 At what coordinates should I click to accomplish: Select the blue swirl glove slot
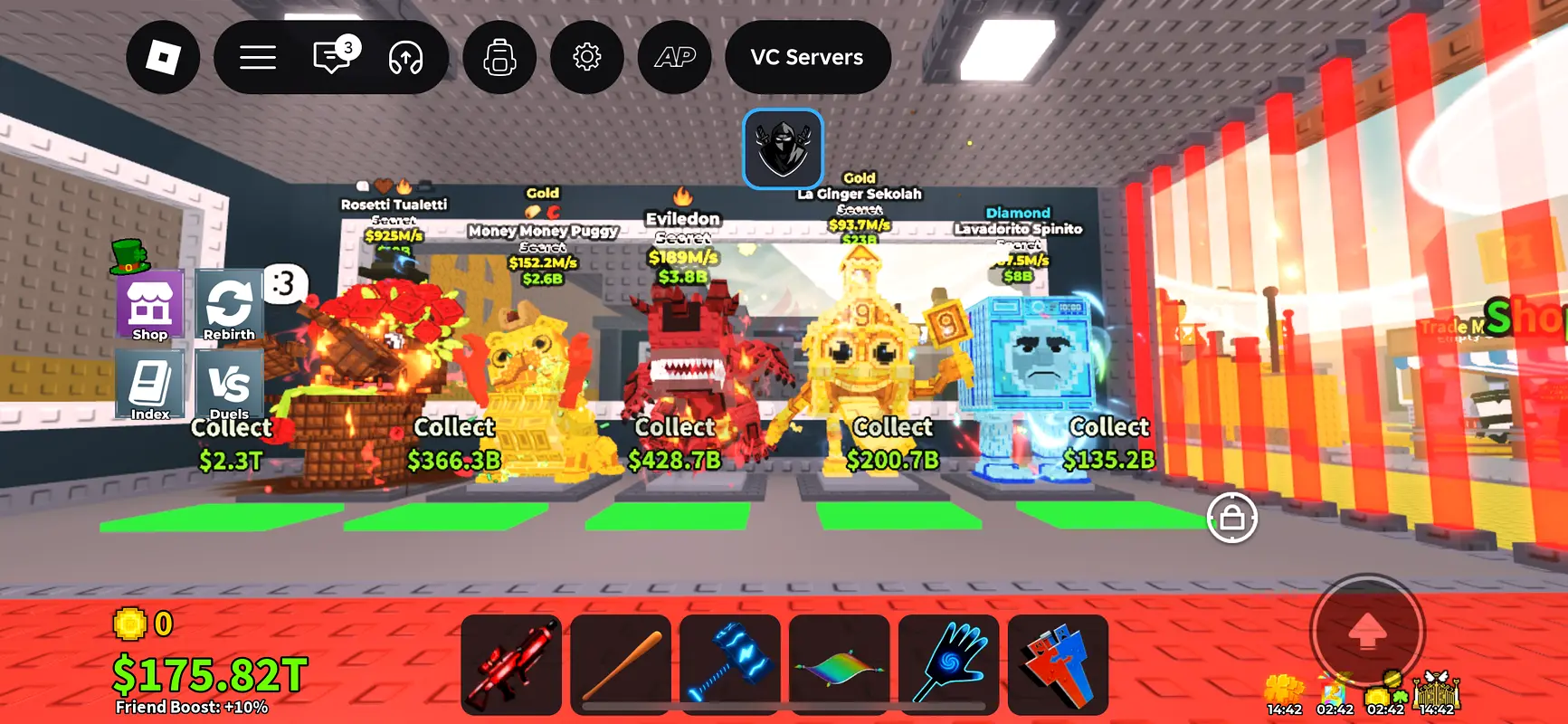pyautogui.click(x=949, y=664)
